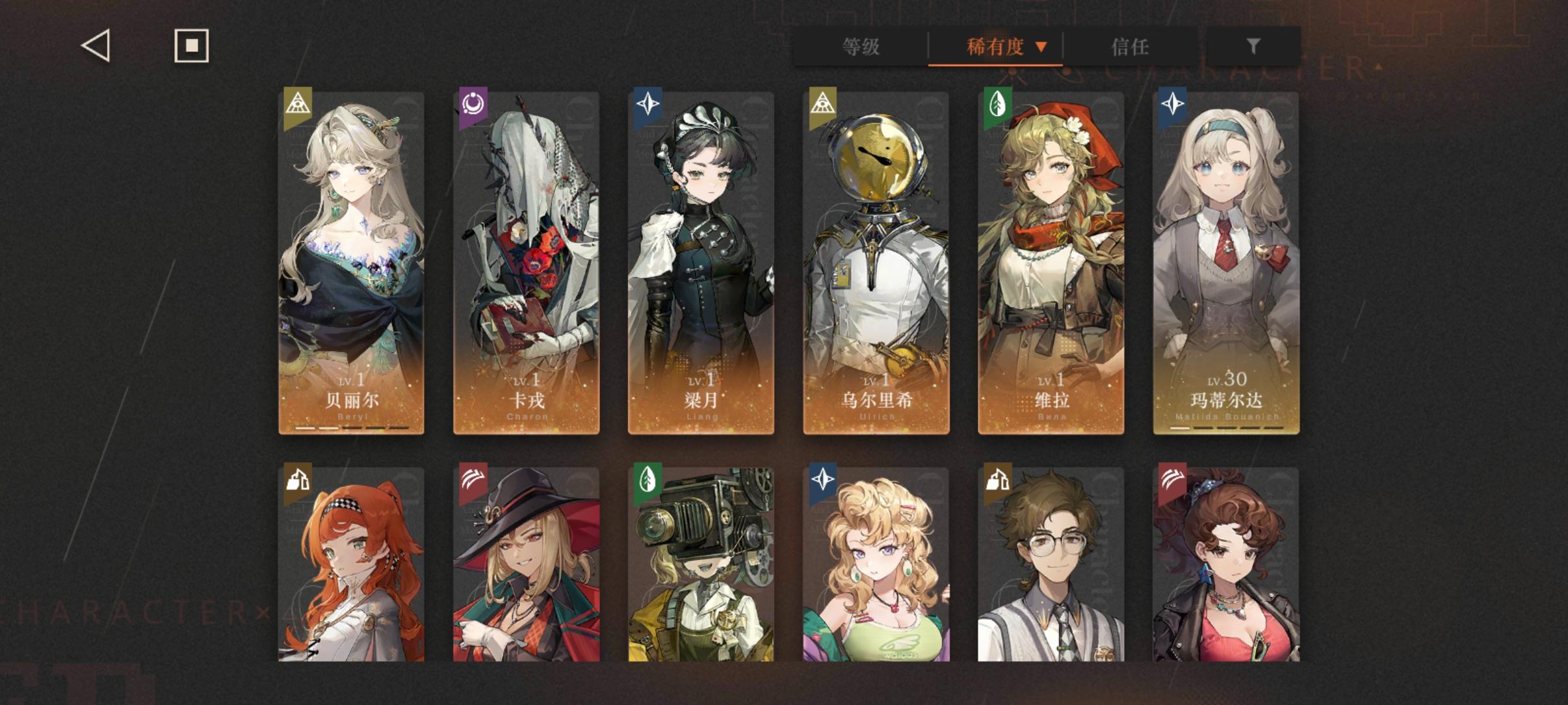Click Beryl's insight progress bar segments
Screen dimensions: 1568x705
click(350, 427)
